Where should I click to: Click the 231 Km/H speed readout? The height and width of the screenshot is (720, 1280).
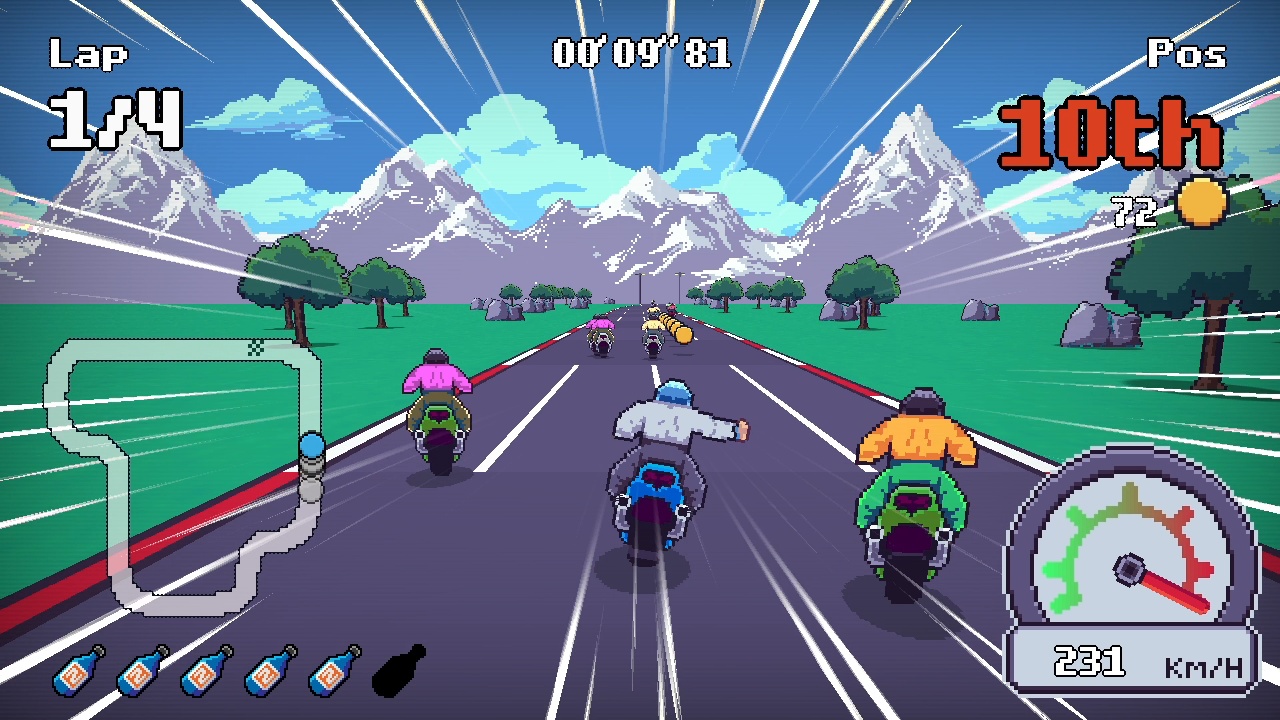(1098, 658)
